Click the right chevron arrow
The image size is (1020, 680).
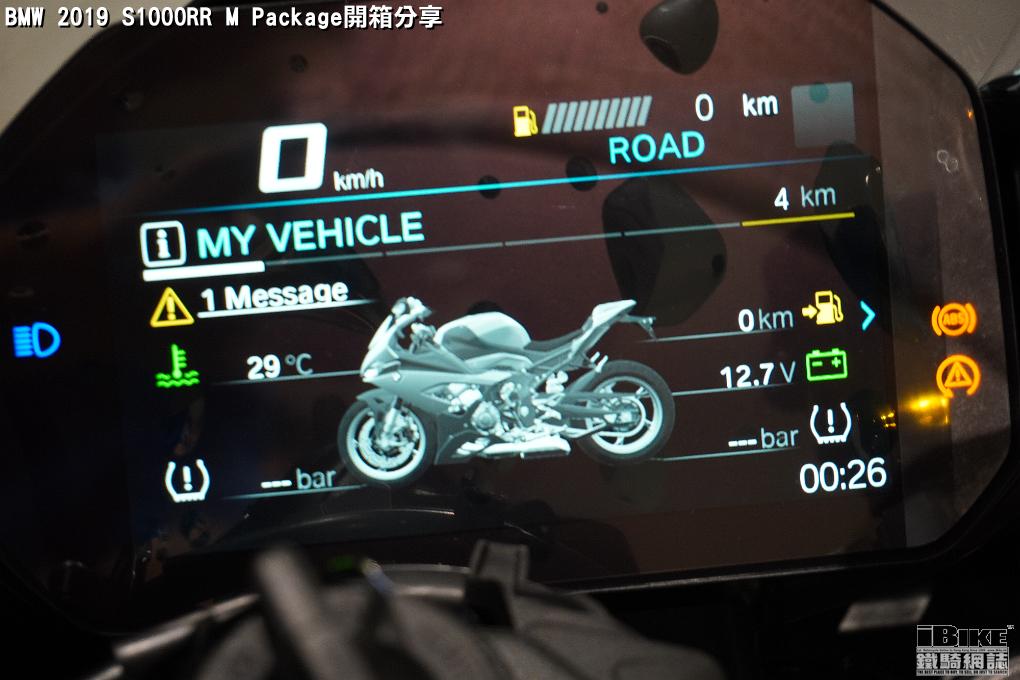point(867,316)
